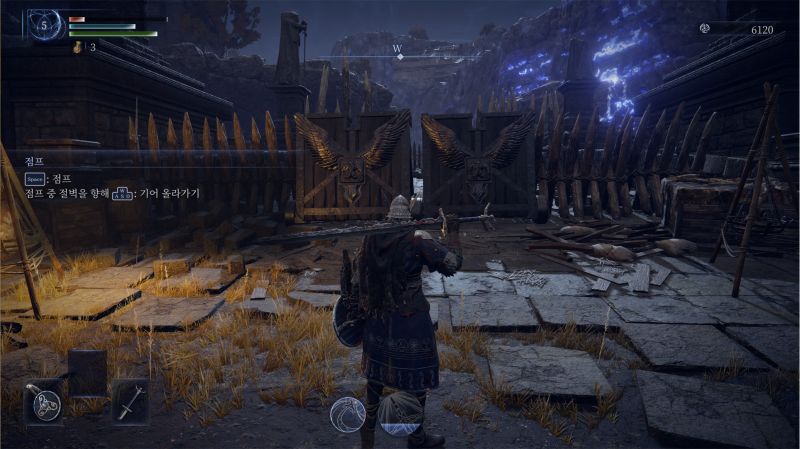Activate the partially charged ultimate art icon

coord(403,413)
